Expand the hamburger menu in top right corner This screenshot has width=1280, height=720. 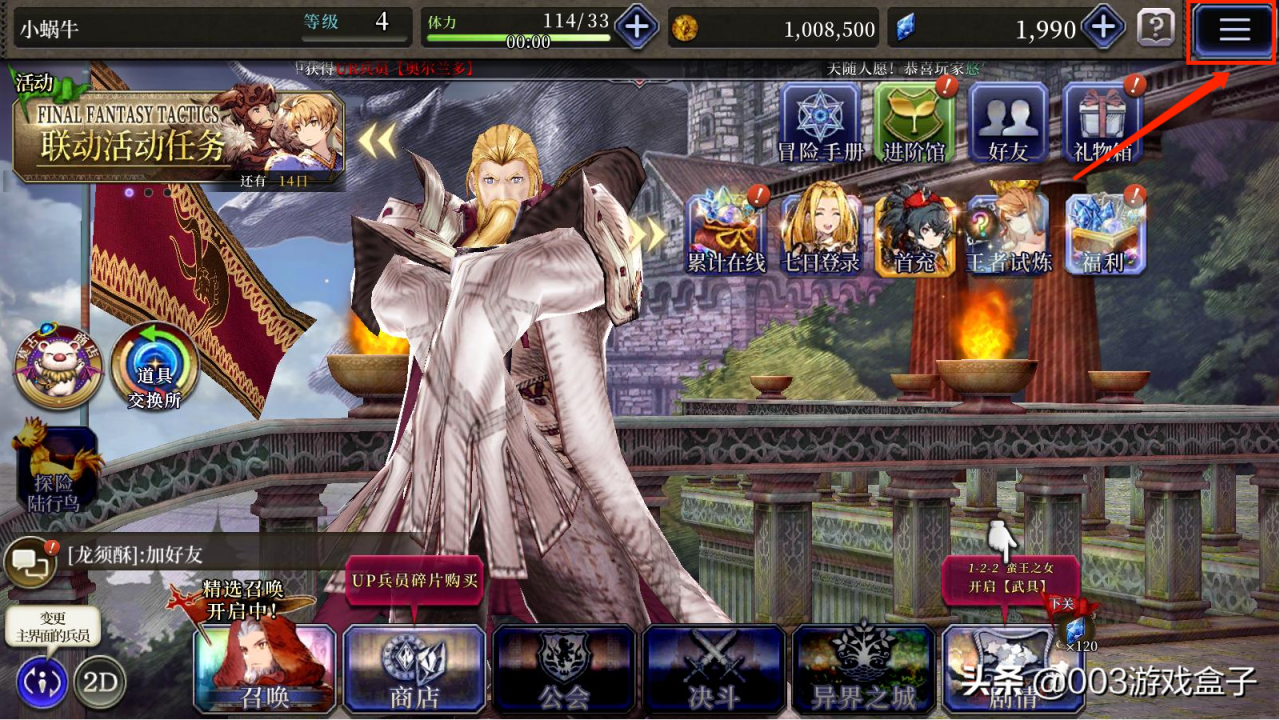click(1233, 29)
